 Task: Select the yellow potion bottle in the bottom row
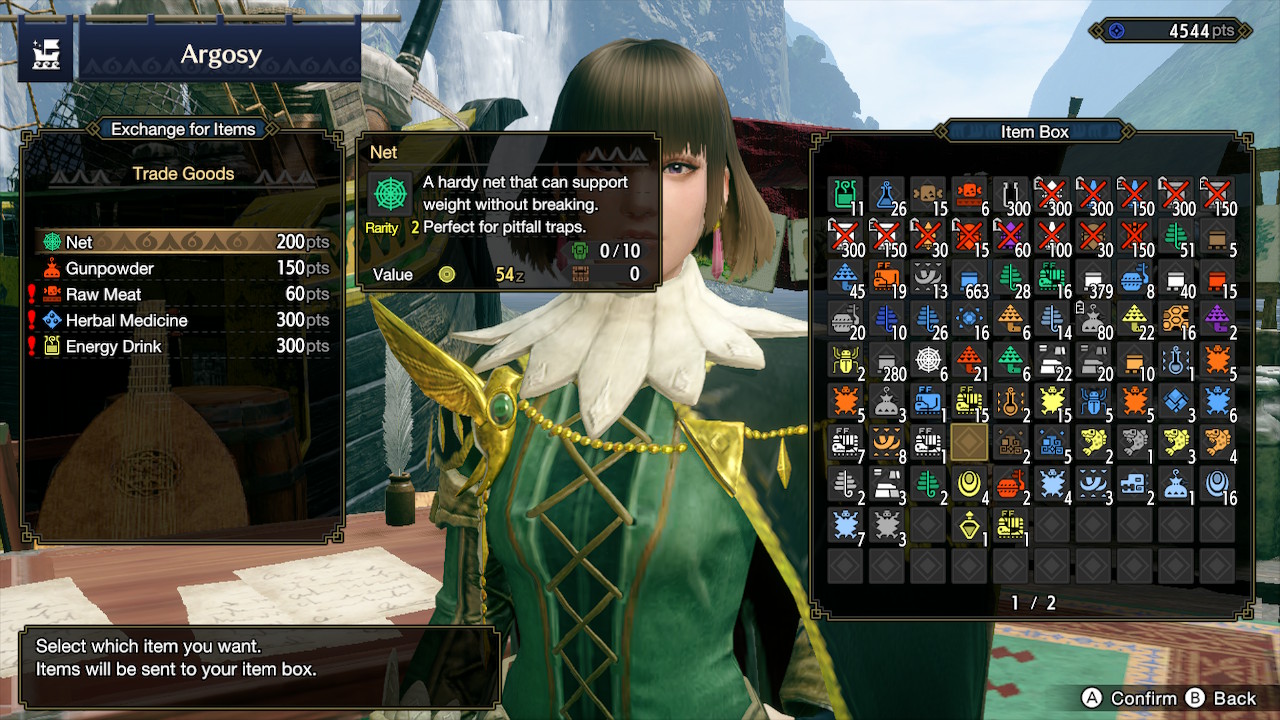coord(968,526)
